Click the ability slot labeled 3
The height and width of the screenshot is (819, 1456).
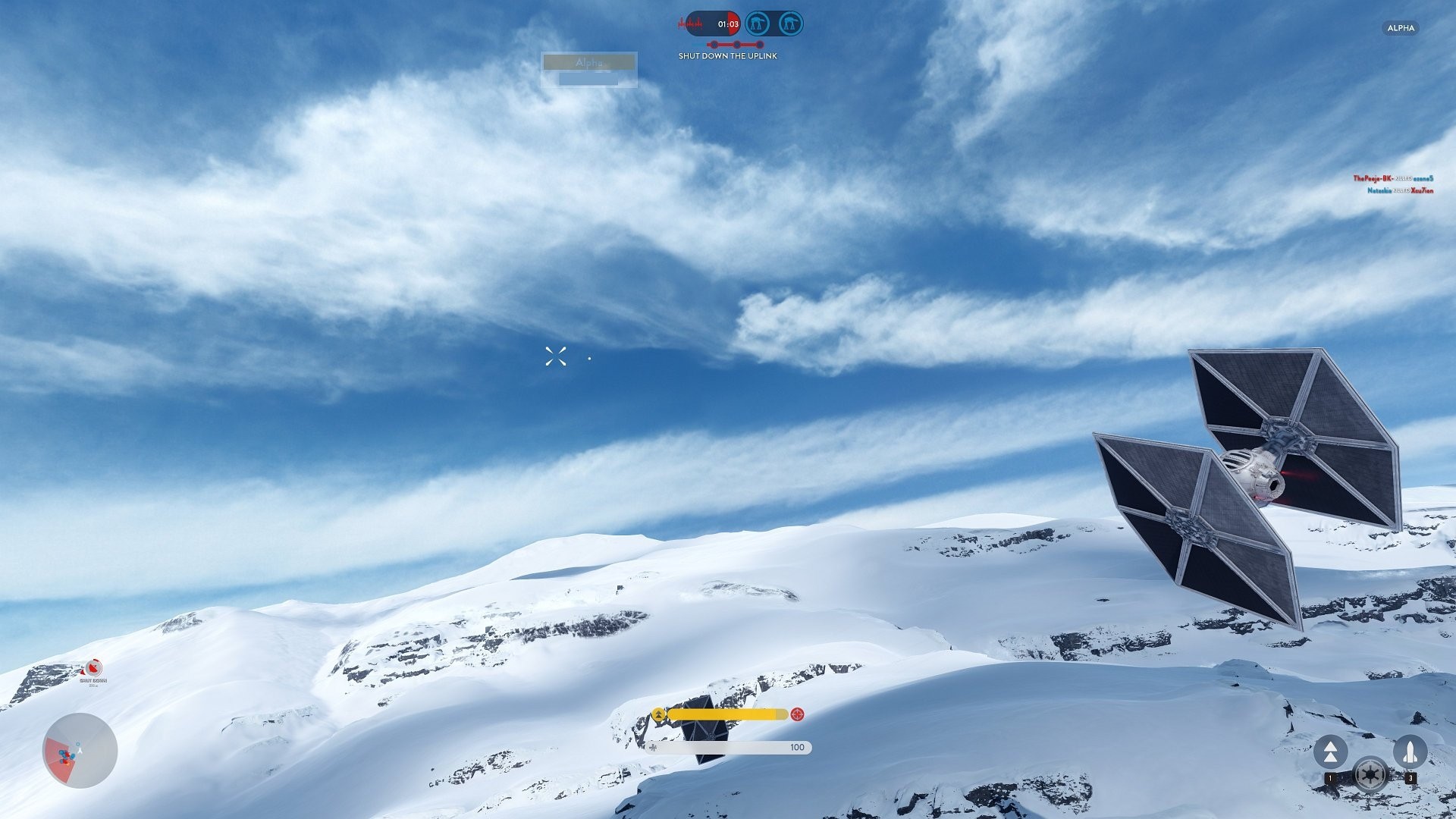1411,777
